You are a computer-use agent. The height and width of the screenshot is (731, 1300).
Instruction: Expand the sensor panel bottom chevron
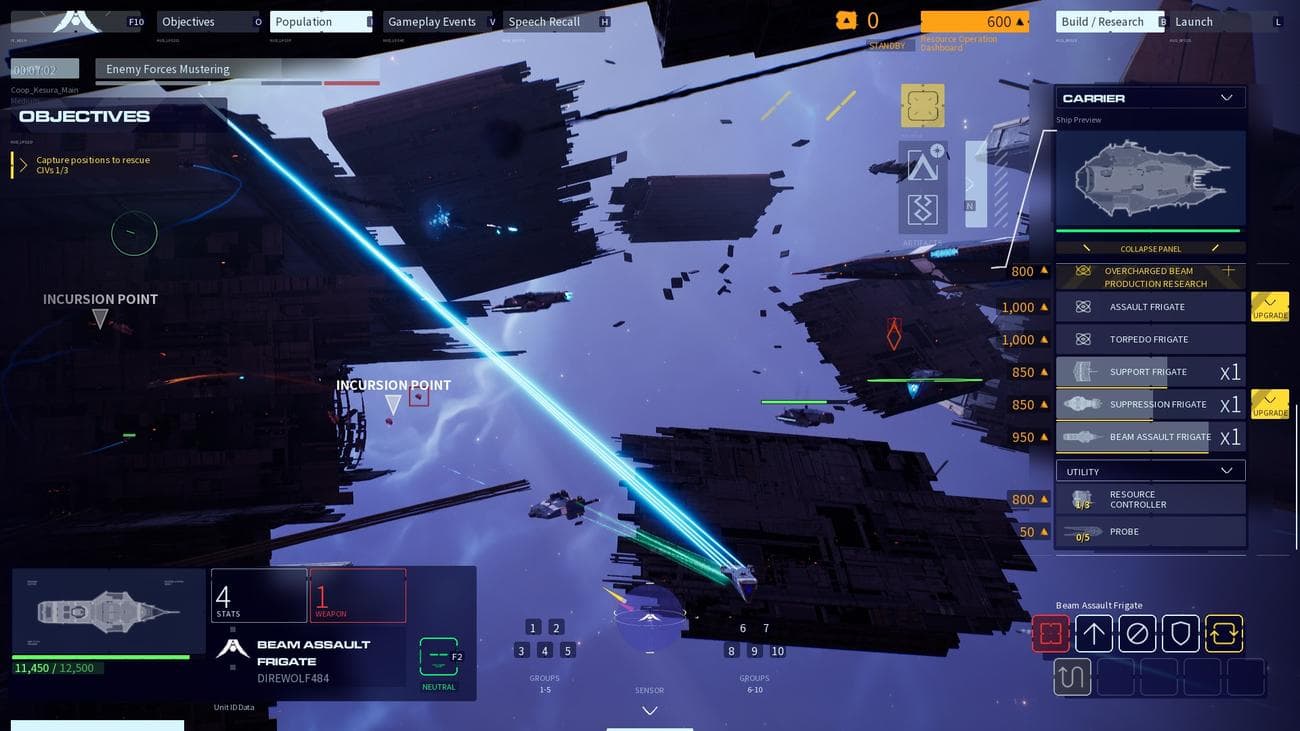pos(649,710)
